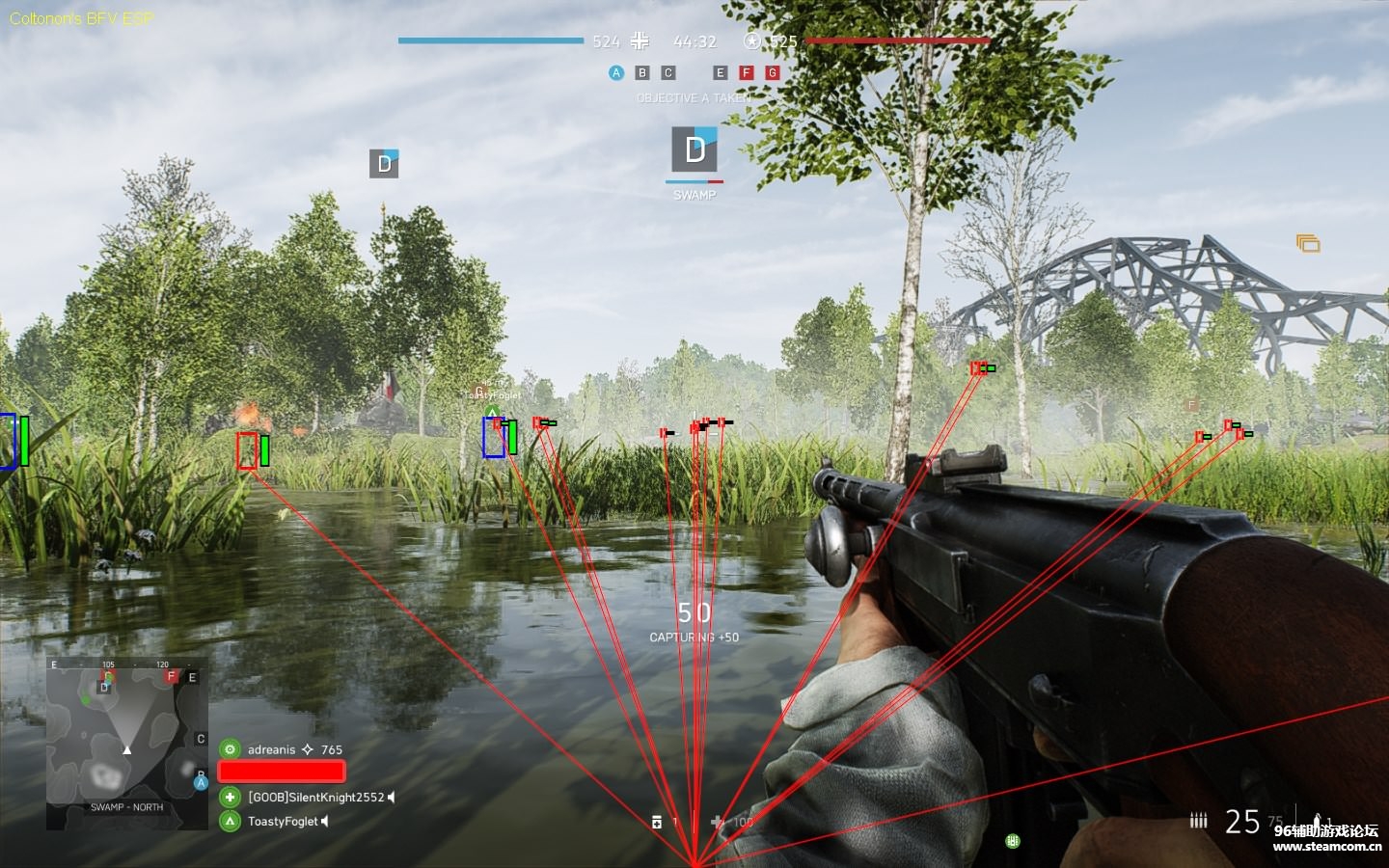Open the Swamp North minimap
Image resolution: width=1389 pixels, height=868 pixels.
coord(126,744)
